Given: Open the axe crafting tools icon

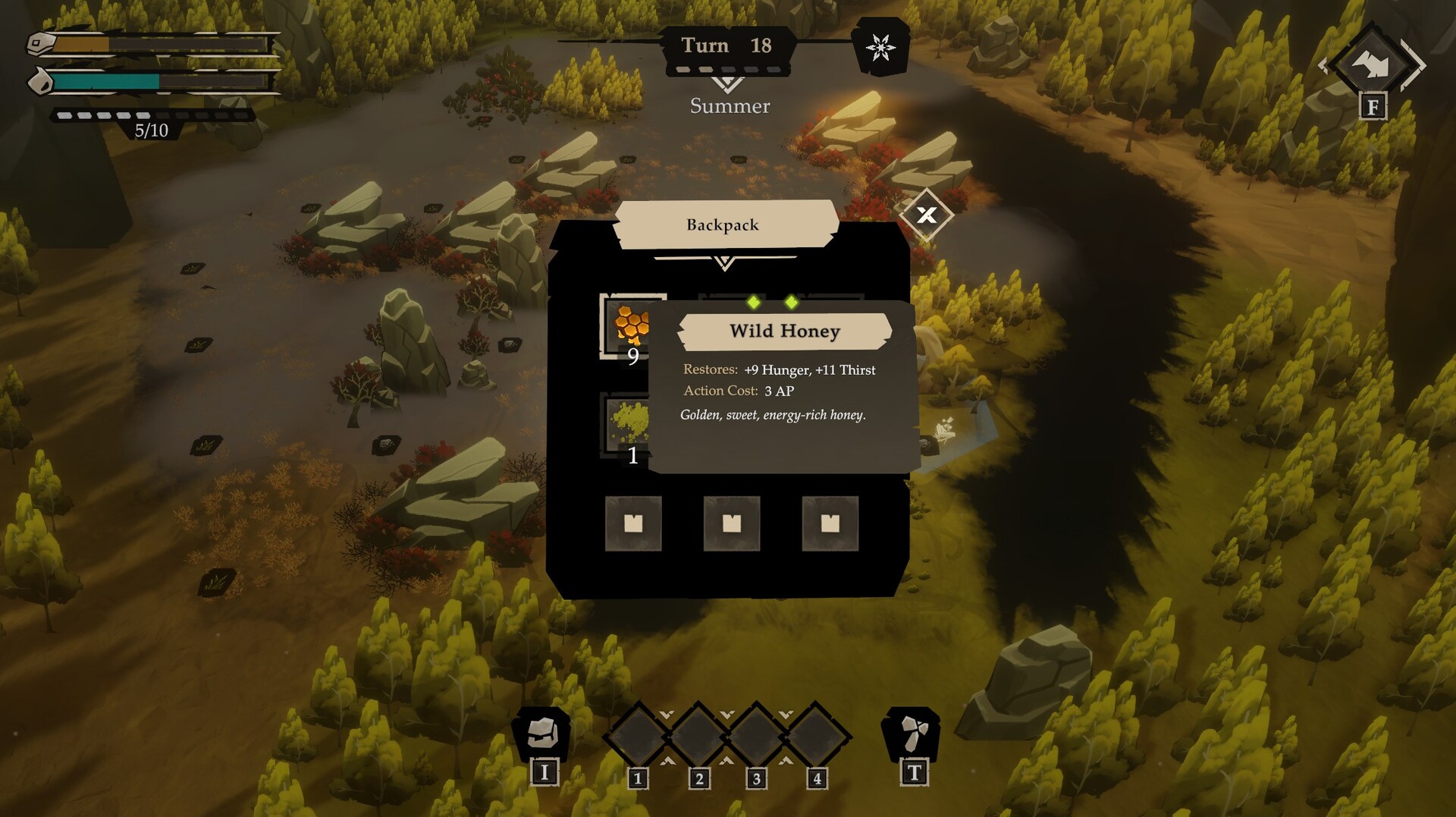Looking at the screenshot, I should click(x=912, y=733).
